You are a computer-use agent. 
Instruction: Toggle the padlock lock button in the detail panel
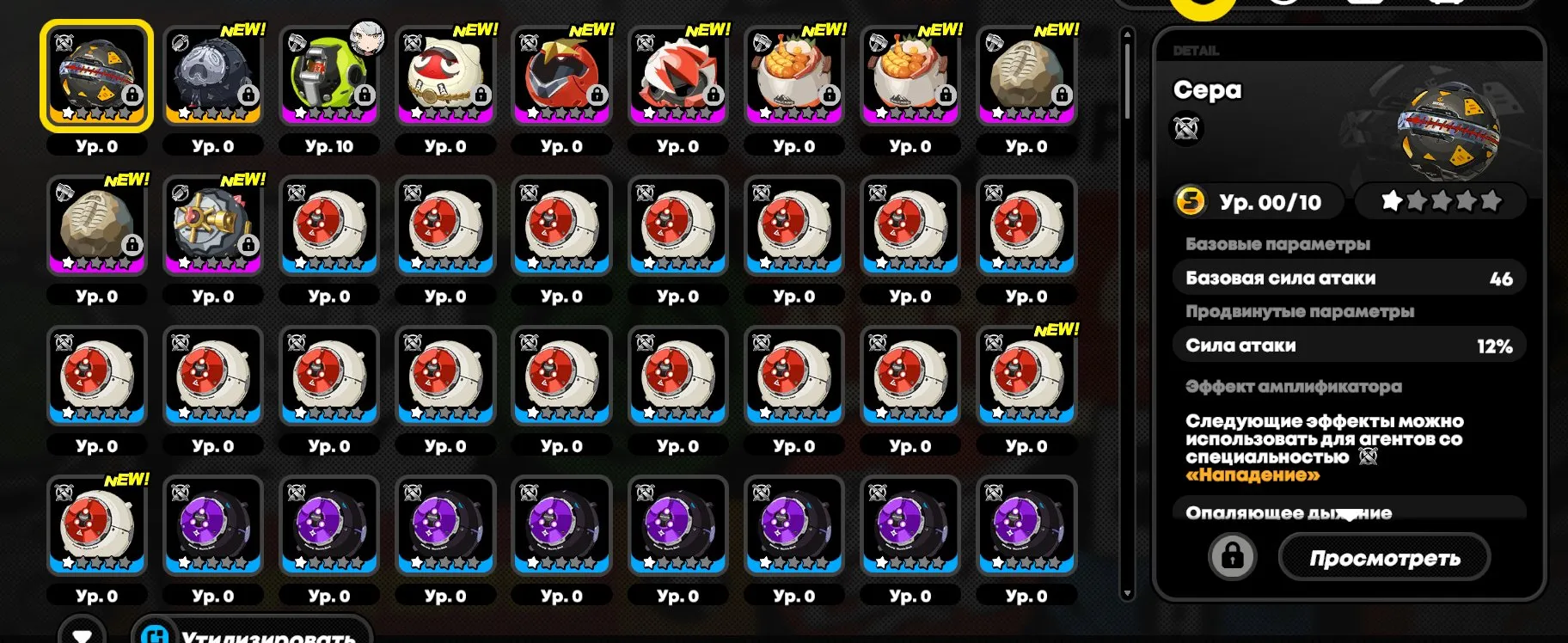[1234, 555]
